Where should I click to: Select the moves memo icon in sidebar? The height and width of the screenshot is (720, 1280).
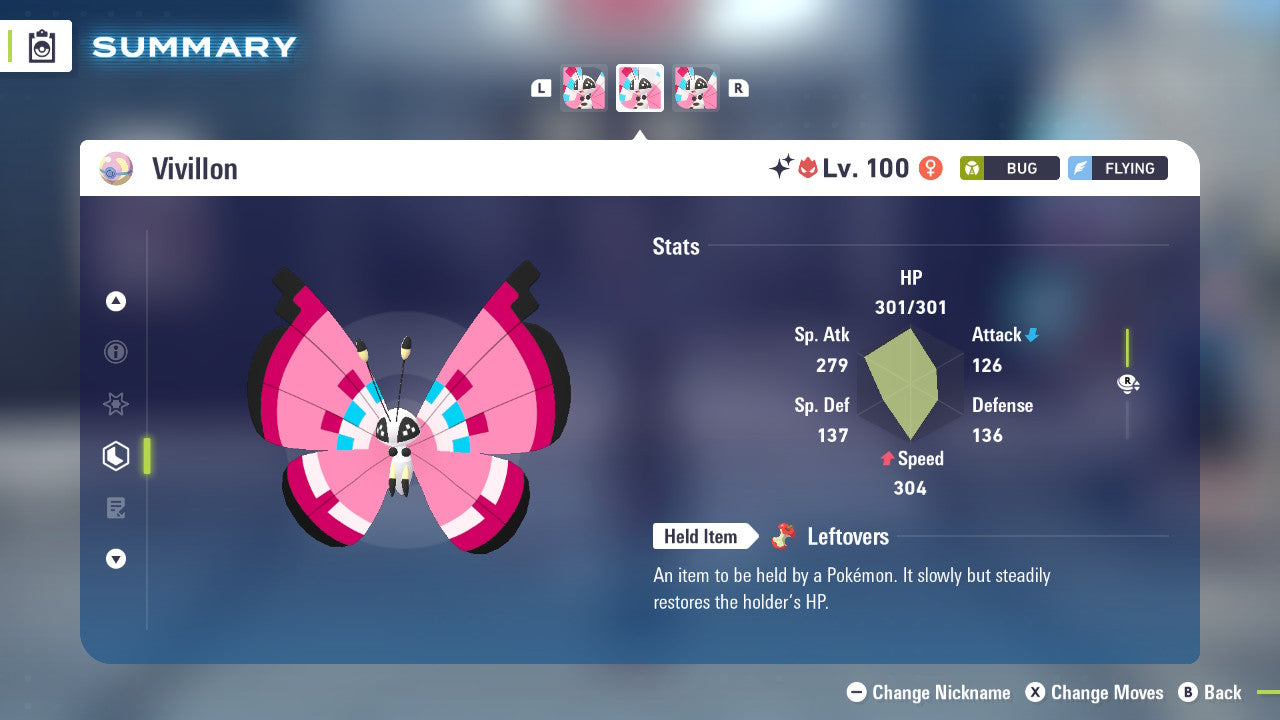[x=115, y=508]
